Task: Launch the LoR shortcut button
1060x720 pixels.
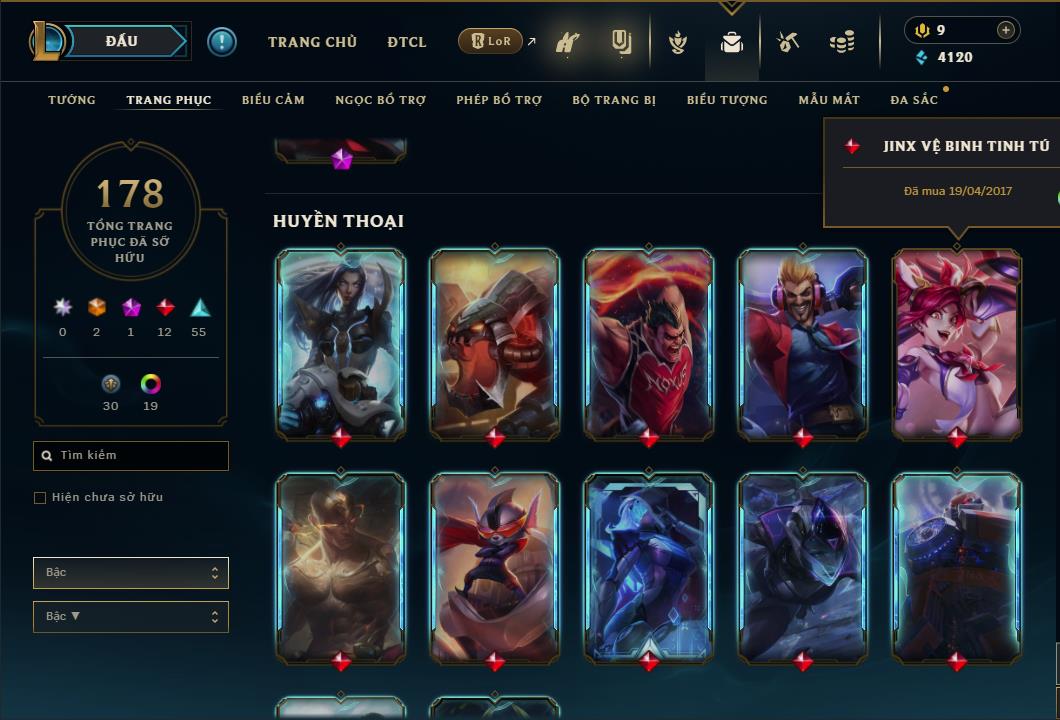Action: click(x=491, y=41)
